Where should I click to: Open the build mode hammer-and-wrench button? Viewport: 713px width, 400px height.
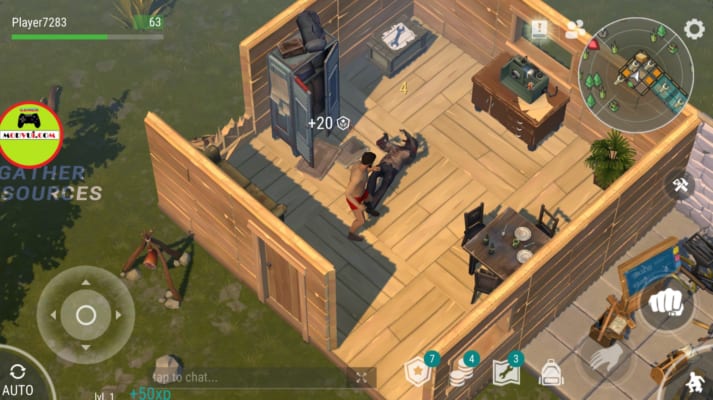pos(681,185)
